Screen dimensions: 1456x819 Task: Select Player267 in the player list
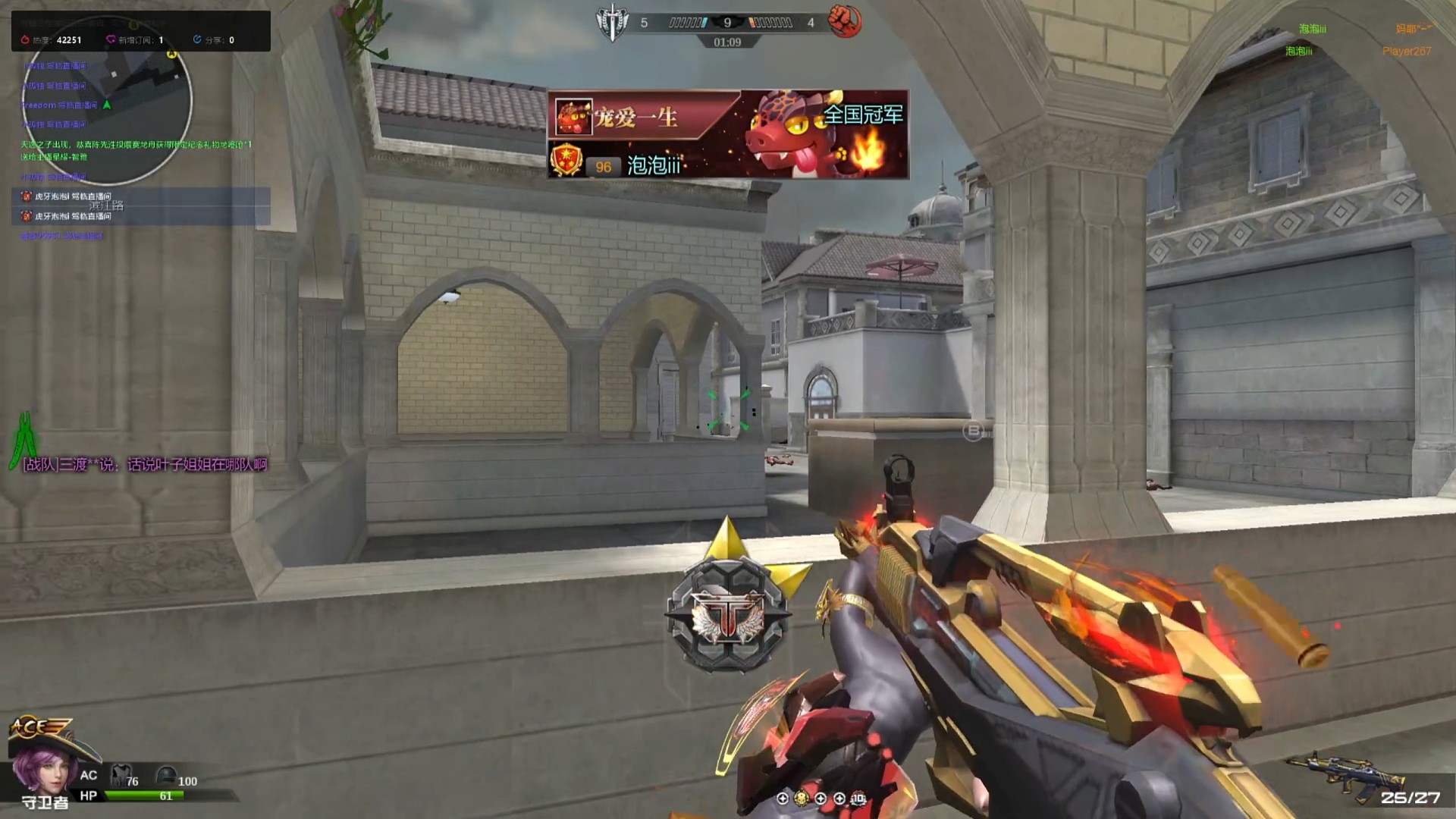pyautogui.click(x=1406, y=52)
